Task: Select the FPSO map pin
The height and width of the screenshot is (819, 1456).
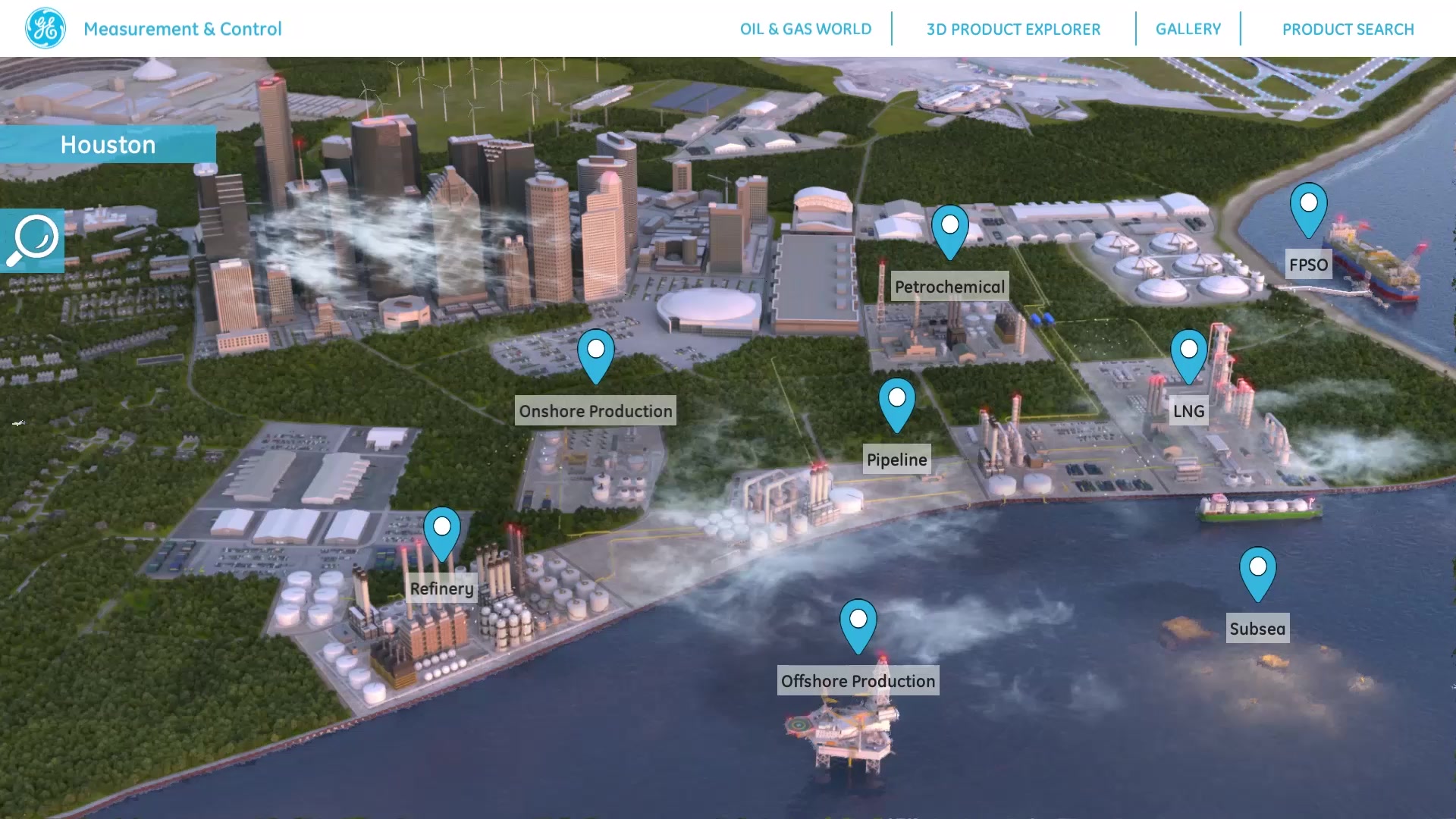Action: [1307, 205]
